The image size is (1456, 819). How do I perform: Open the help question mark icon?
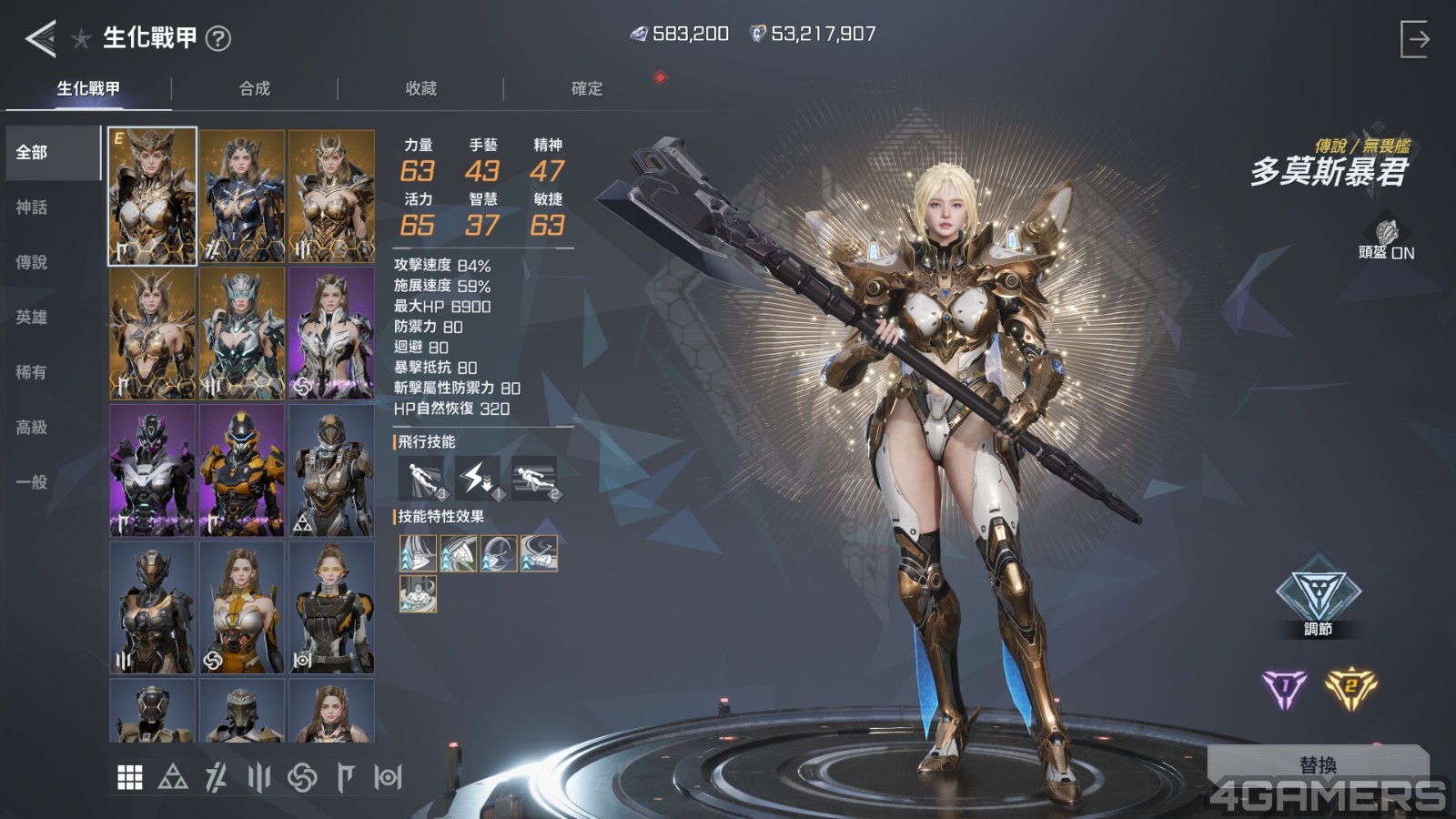pos(218,38)
